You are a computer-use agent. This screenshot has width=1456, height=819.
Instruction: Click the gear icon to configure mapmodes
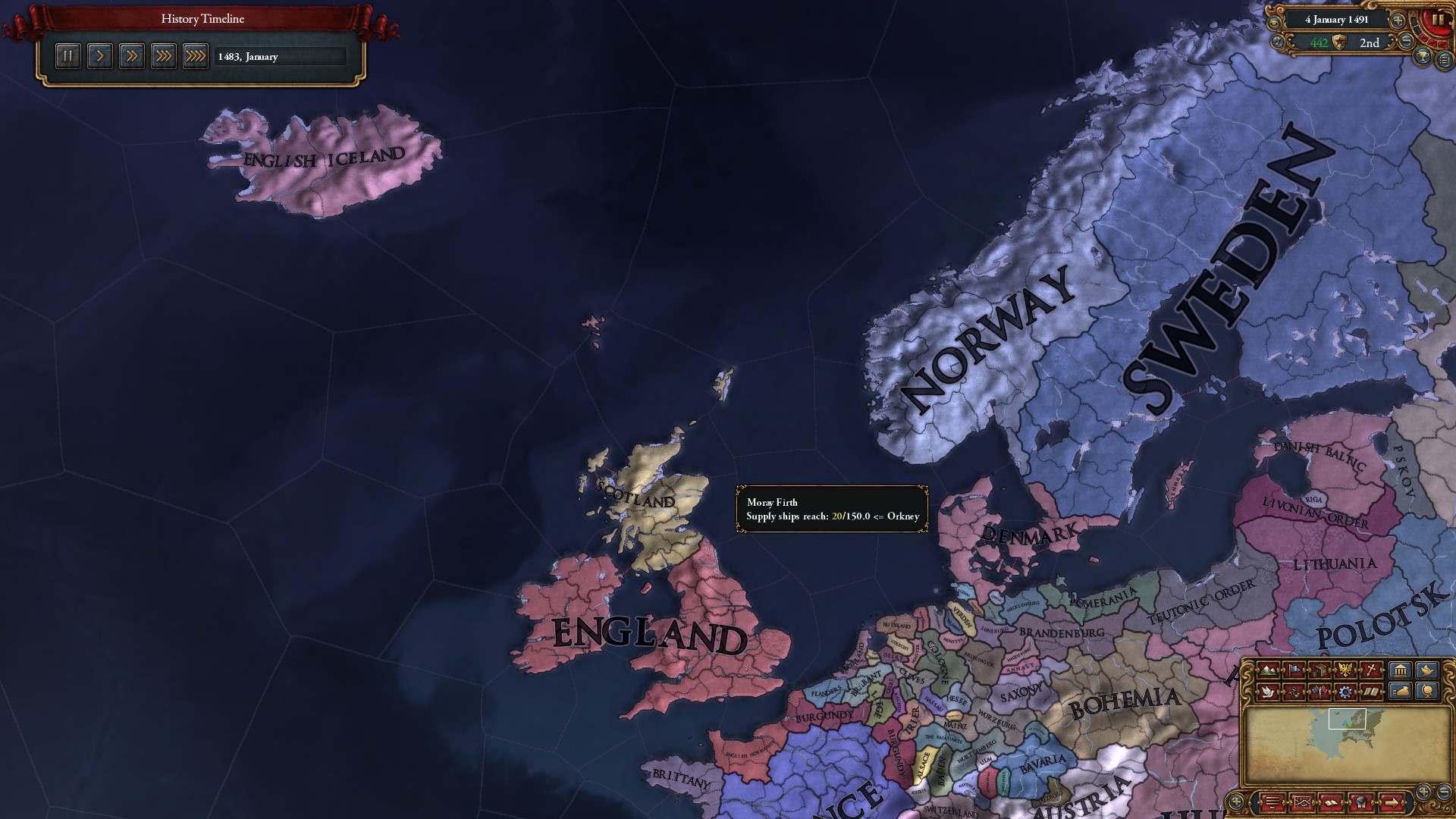1345,692
